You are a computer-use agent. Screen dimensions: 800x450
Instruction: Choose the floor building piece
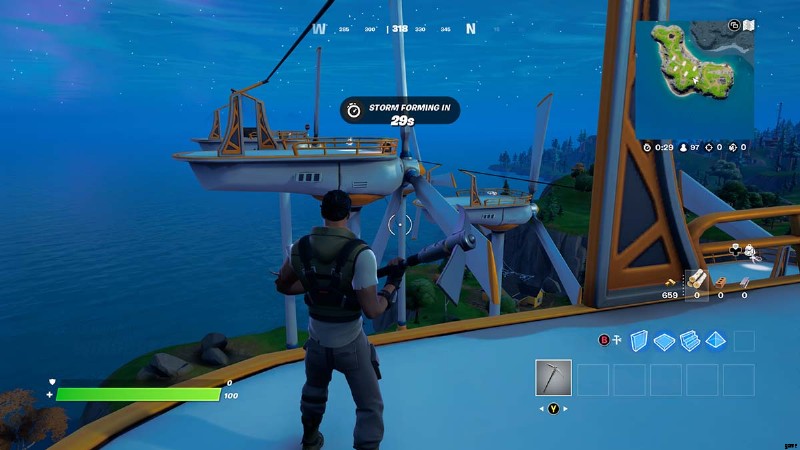click(664, 341)
